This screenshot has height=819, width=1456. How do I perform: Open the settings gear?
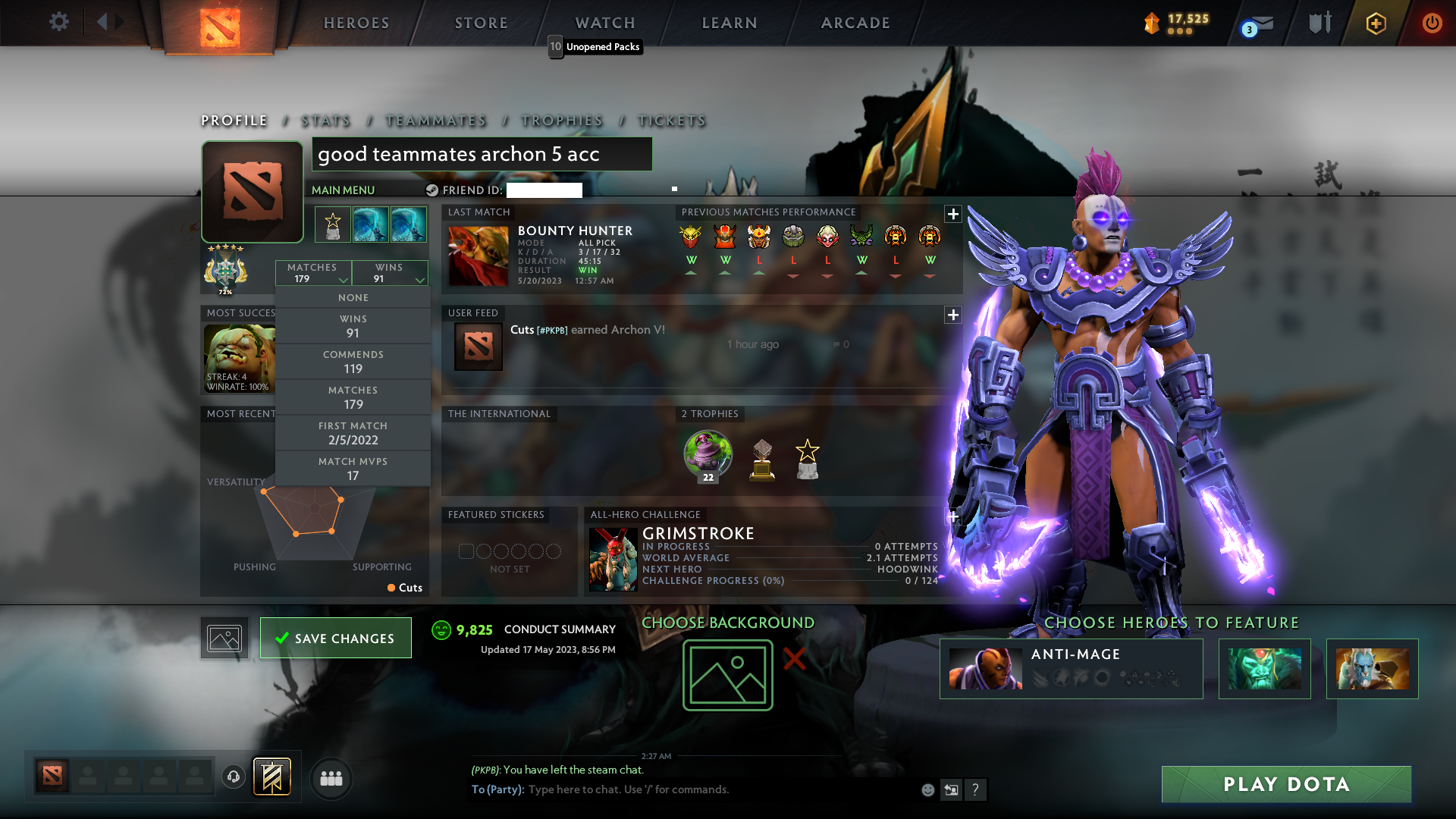(58, 22)
